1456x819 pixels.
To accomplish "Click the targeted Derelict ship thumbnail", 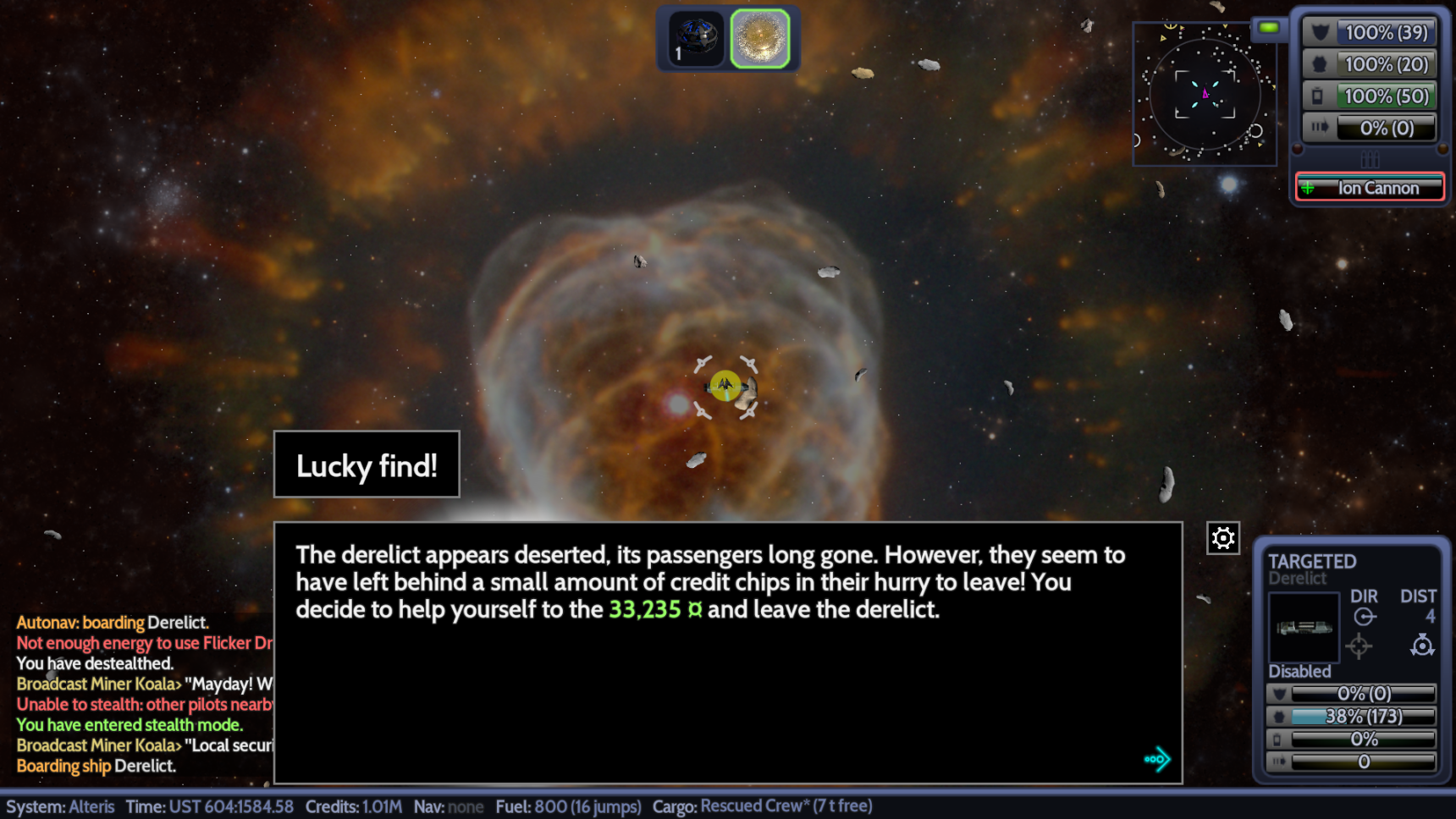I will 1304,627.
